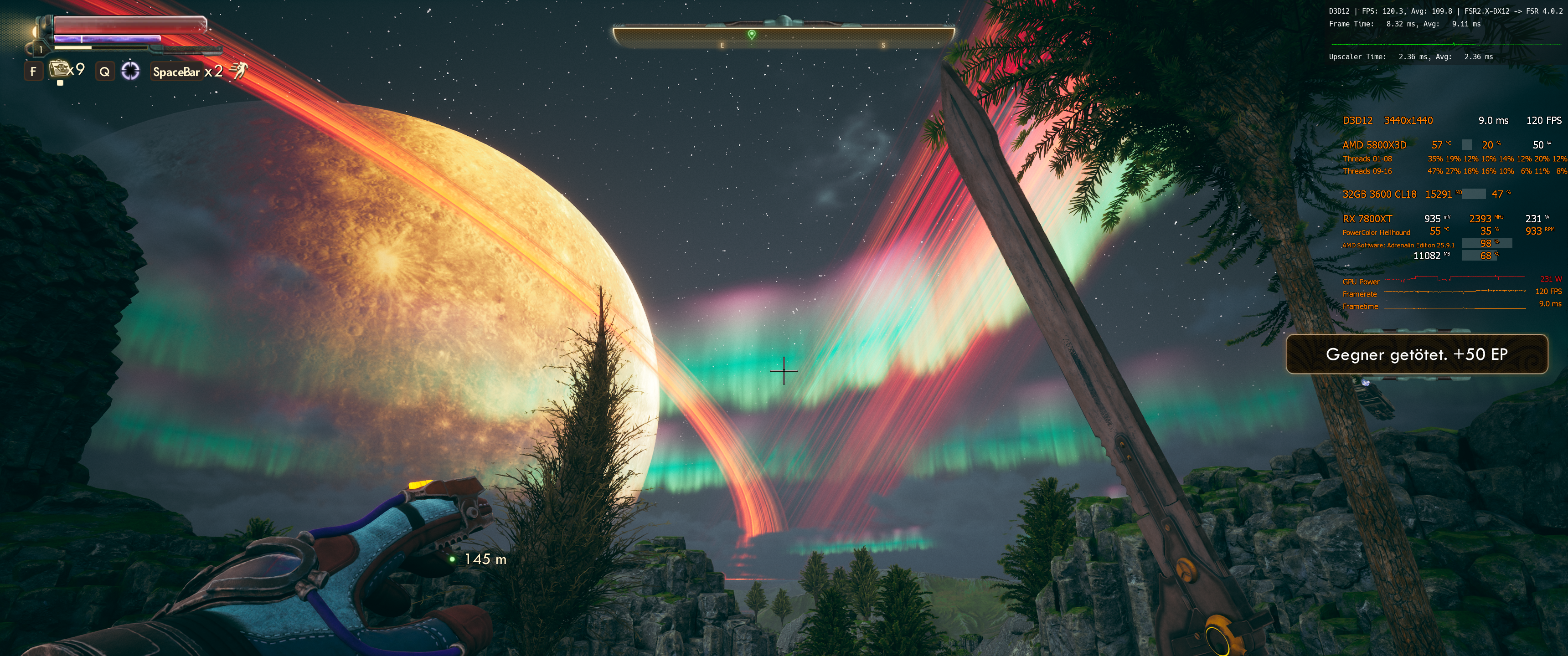Viewport: 1568px width, 656px height.
Task: Click the green quest marker on the compass
Action: pos(752,35)
